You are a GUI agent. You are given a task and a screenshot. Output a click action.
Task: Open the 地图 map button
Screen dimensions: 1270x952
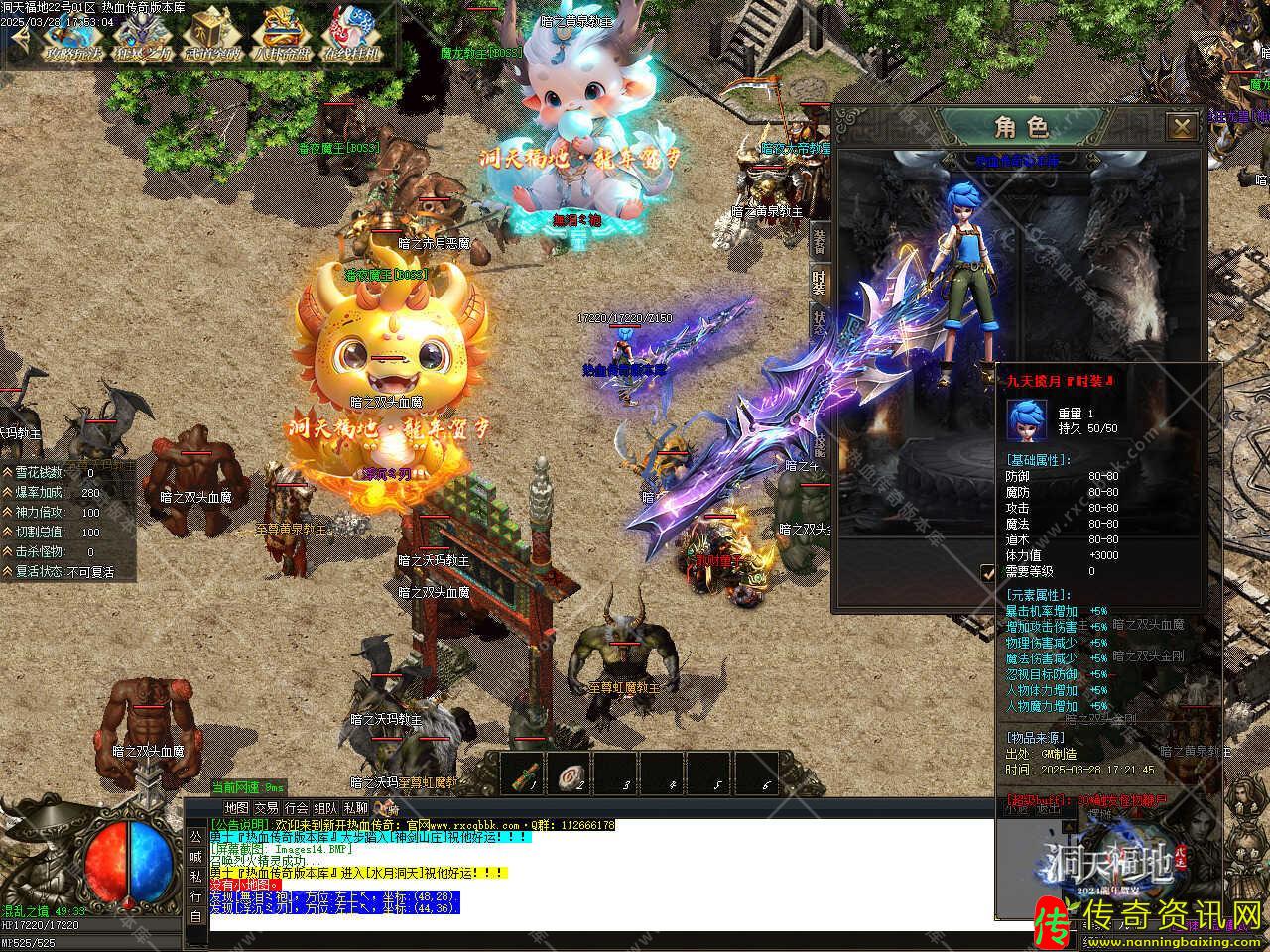(x=236, y=808)
